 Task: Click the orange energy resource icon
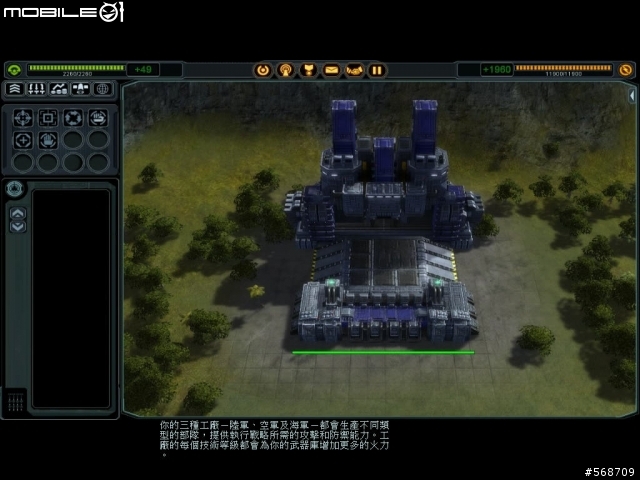[626, 70]
